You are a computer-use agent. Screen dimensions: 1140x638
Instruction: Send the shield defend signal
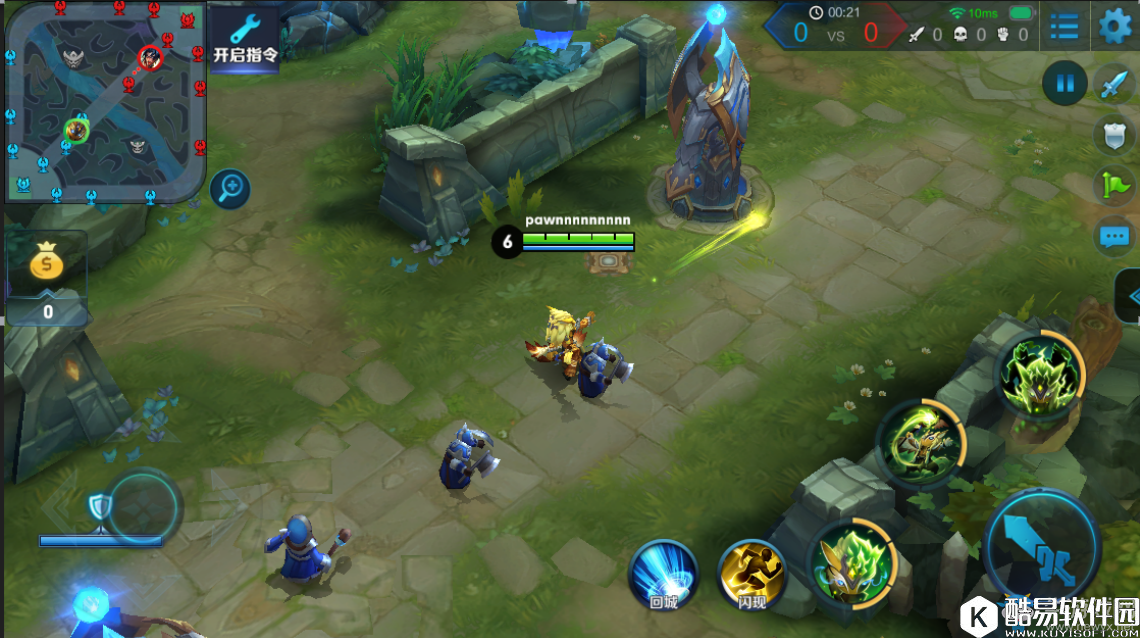(x=1114, y=135)
